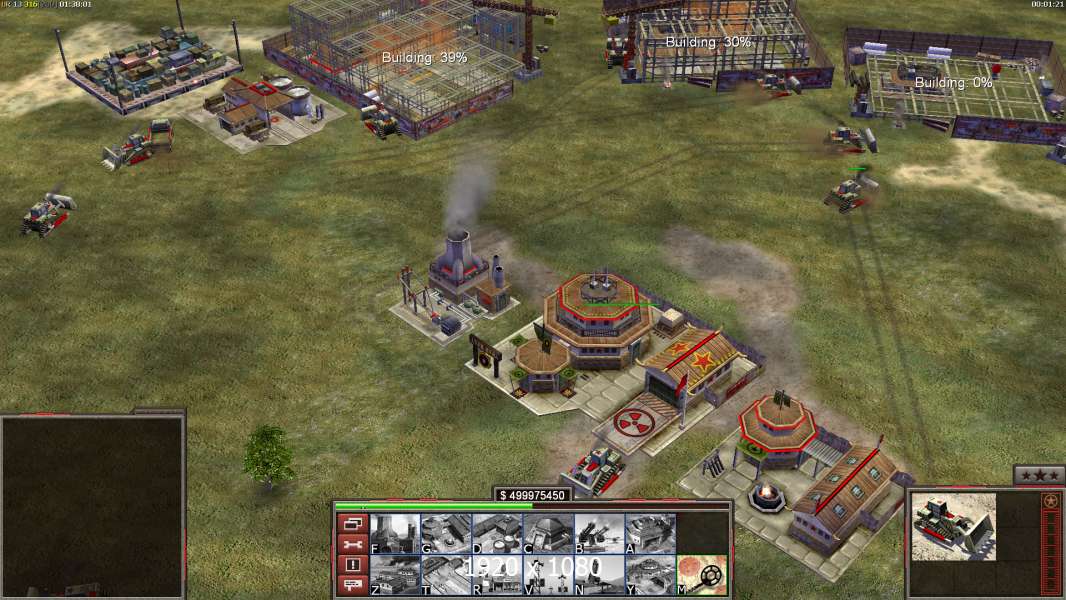The width and height of the screenshot is (1066, 600).
Task: Click the red wrench button
Action: 351,545
